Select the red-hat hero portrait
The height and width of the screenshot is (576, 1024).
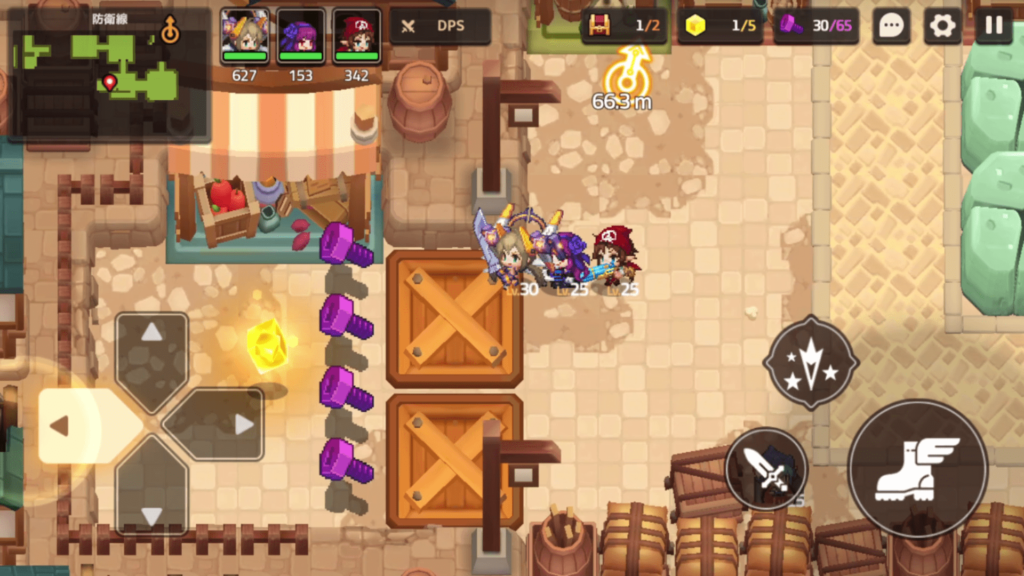coord(356,35)
